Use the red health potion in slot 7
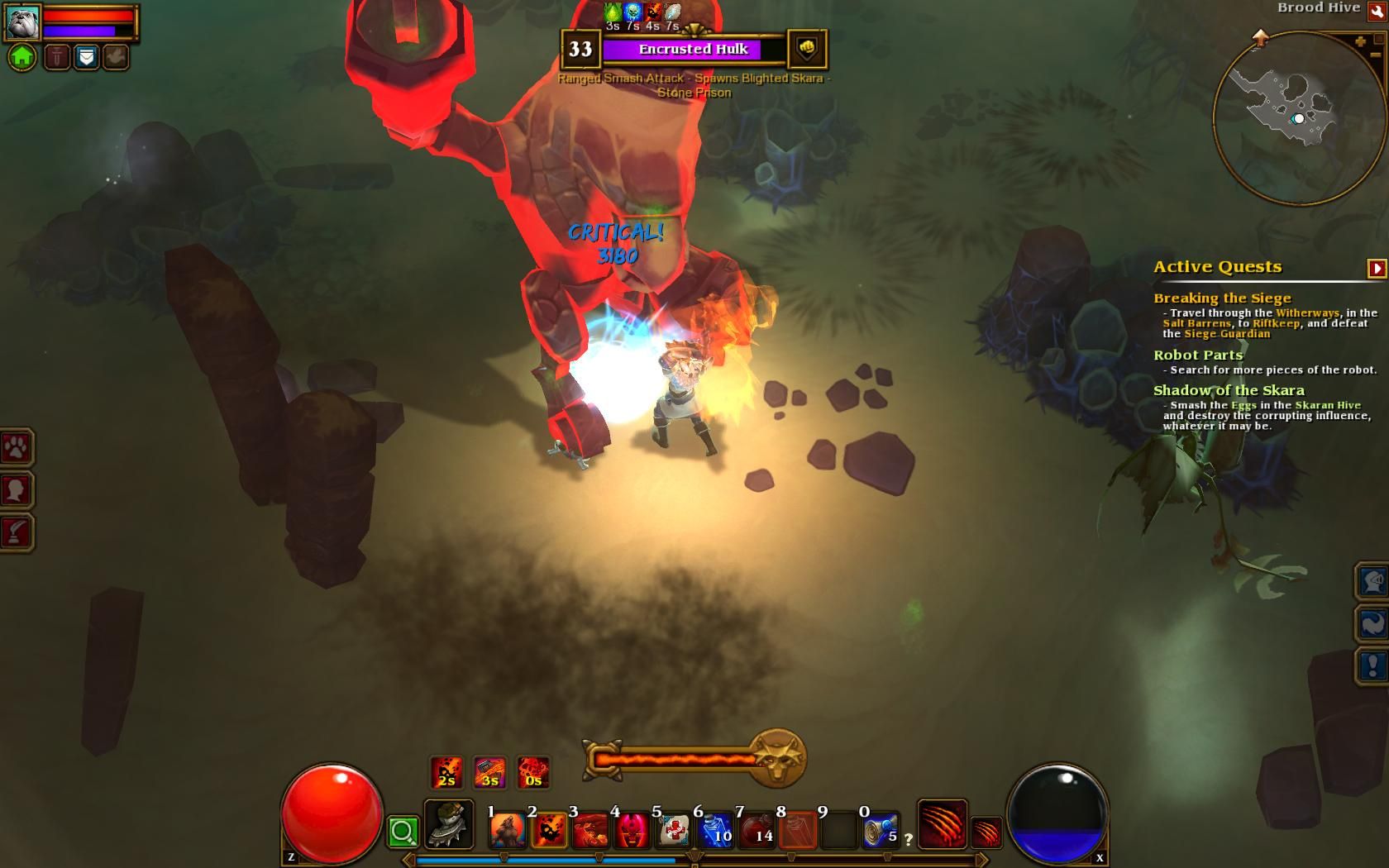 [x=756, y=828]
